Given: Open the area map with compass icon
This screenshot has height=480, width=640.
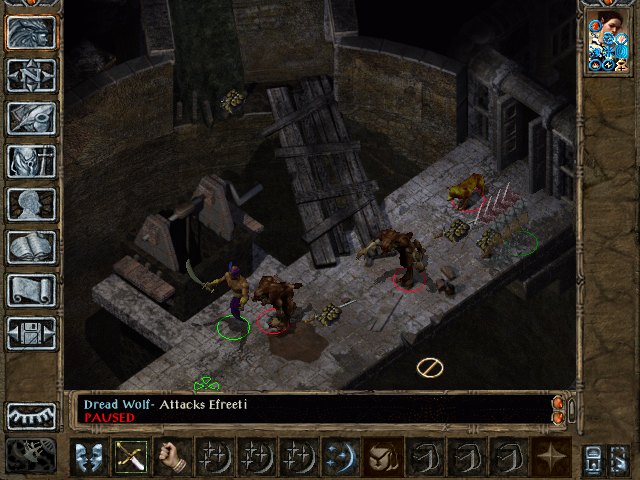Looking at the screenshot, I should coord(31,75).
